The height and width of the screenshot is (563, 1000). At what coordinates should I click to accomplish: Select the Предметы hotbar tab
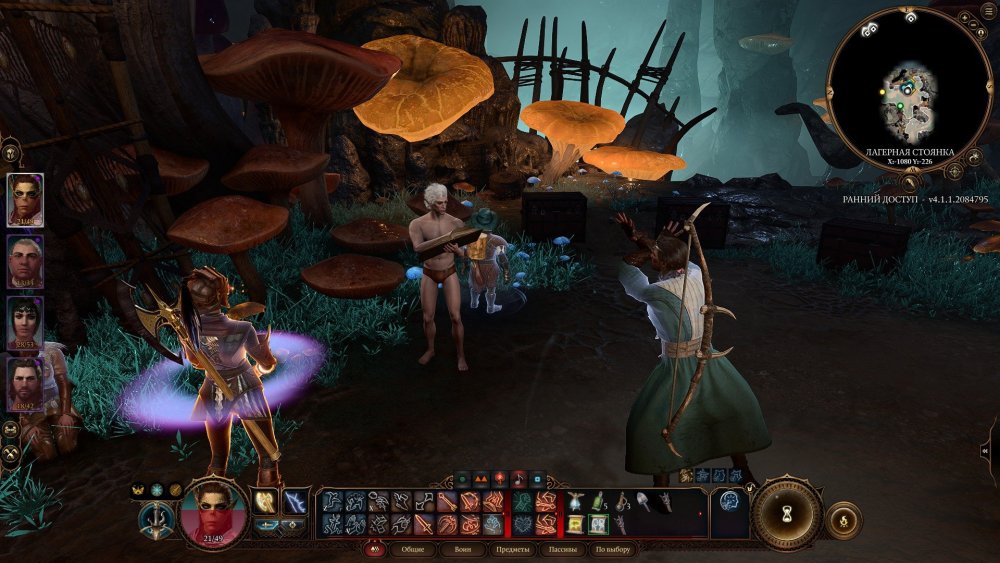pyautogui.click(x=513, y=550)
